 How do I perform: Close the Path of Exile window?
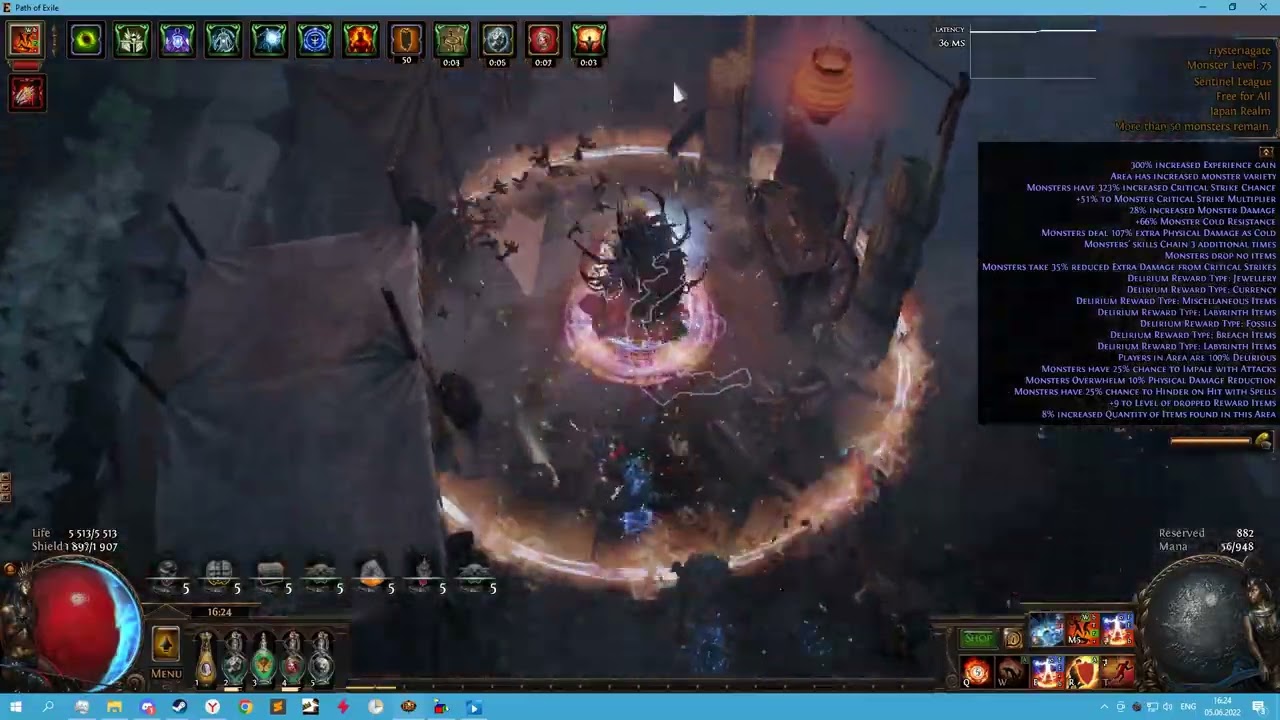point(1261,7)
